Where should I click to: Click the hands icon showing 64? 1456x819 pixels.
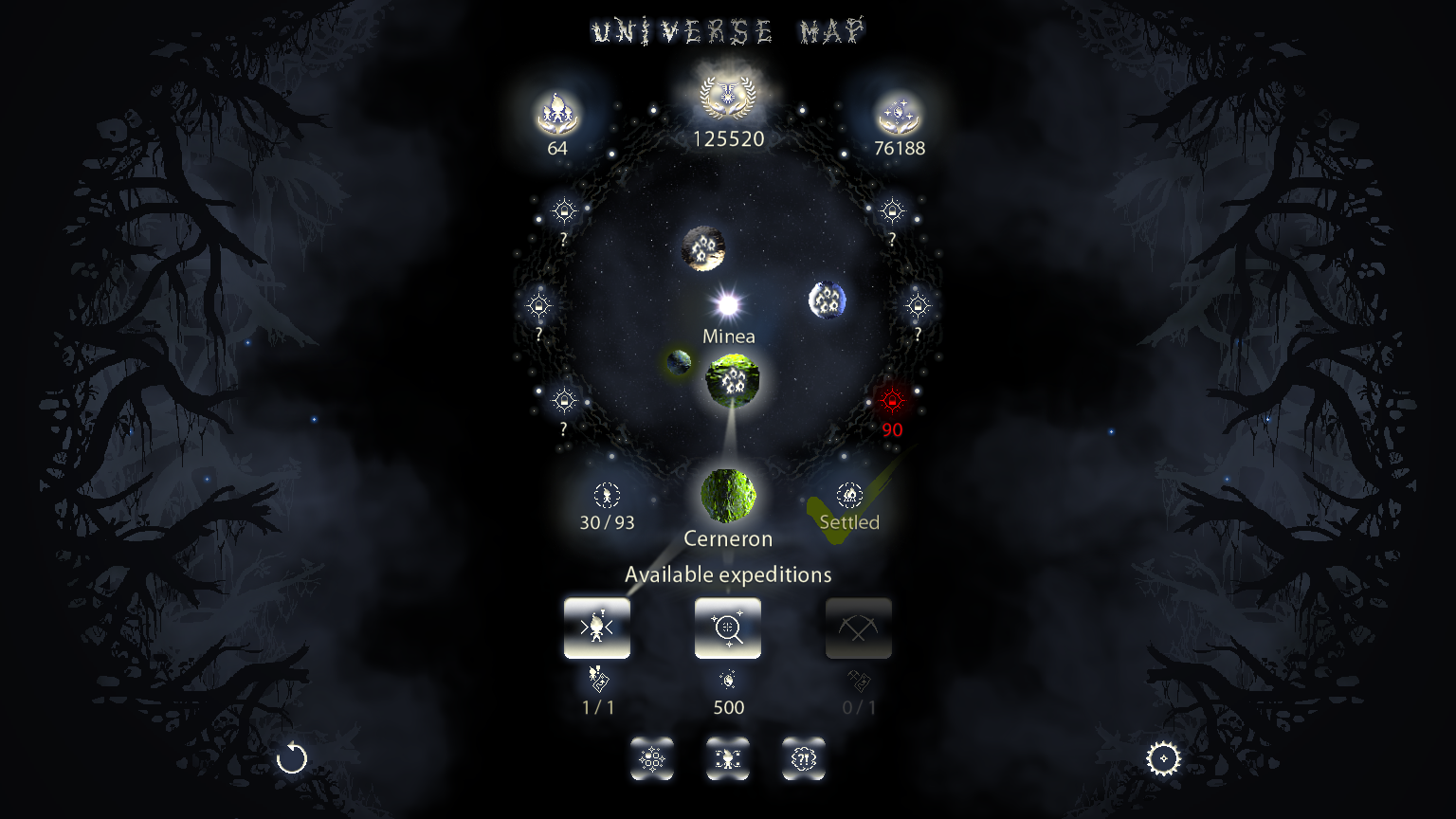558,114
